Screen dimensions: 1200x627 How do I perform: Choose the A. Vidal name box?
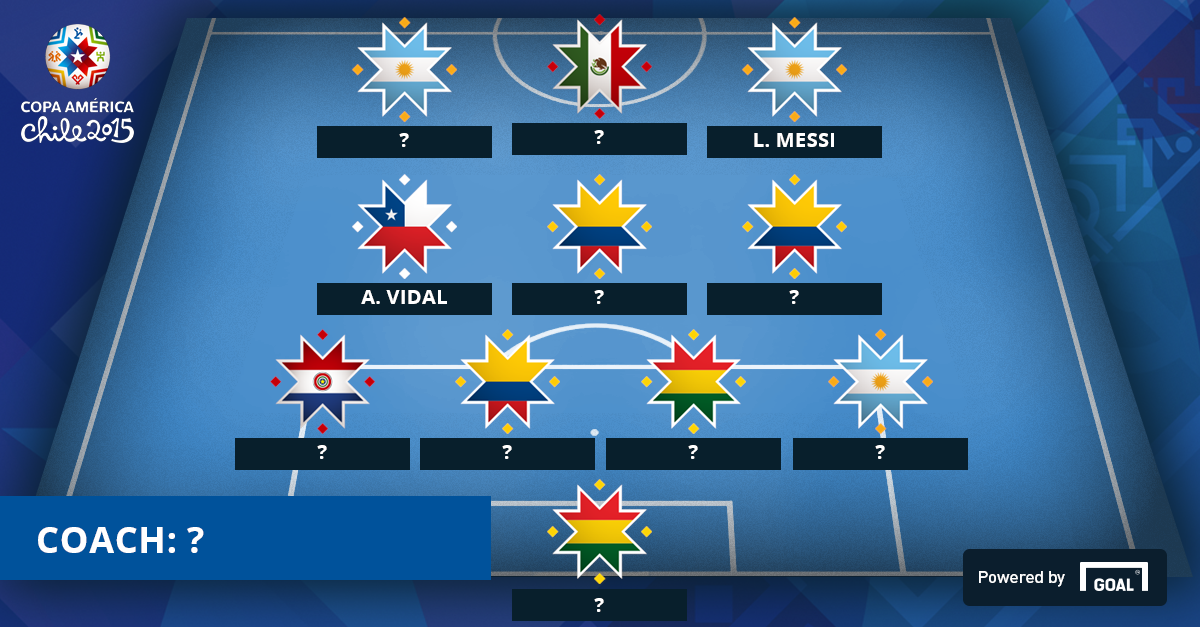pos(404,299)
